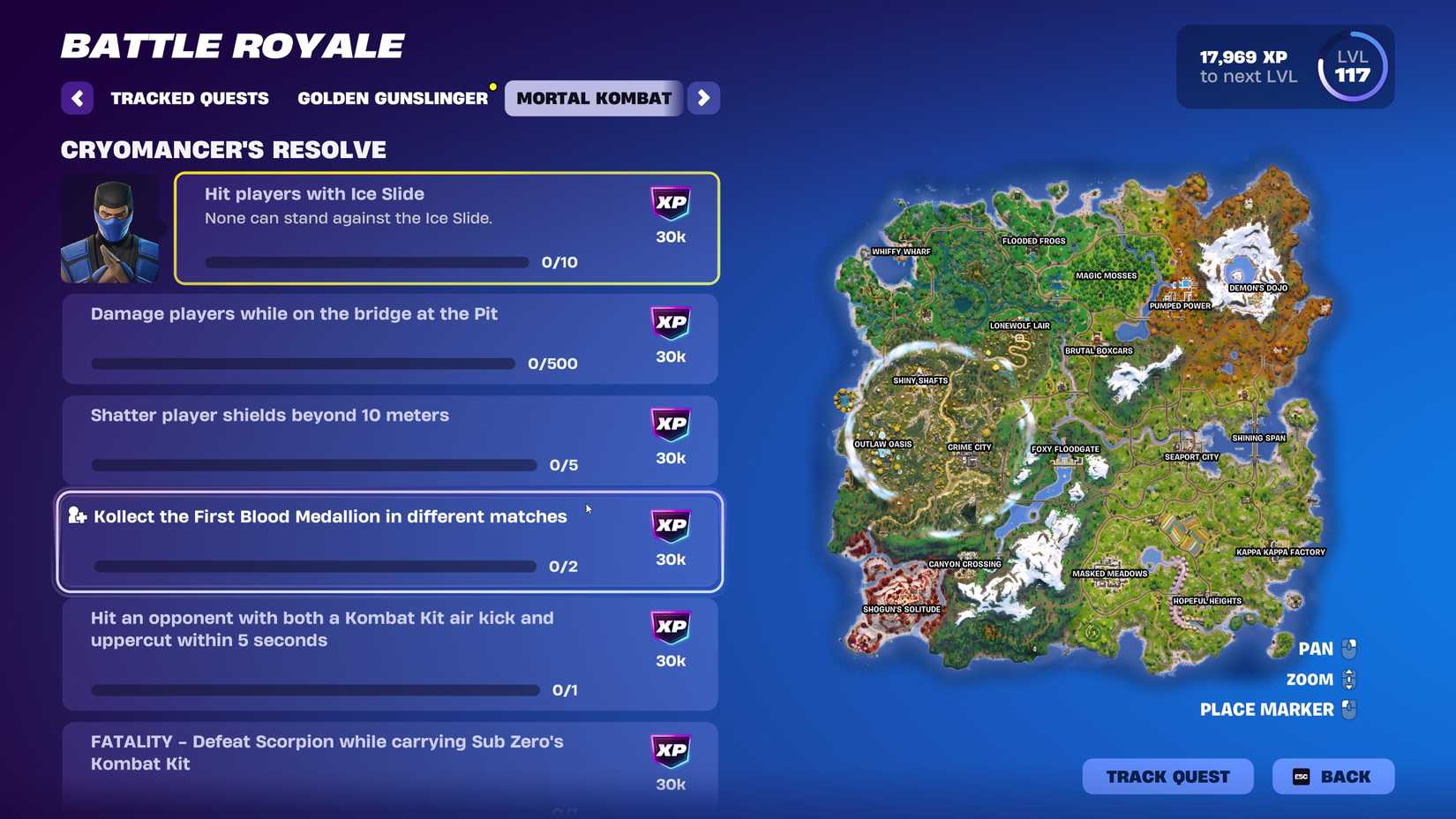
Task: Click the level 117 XP progress ring
Action: [1352, 66]
